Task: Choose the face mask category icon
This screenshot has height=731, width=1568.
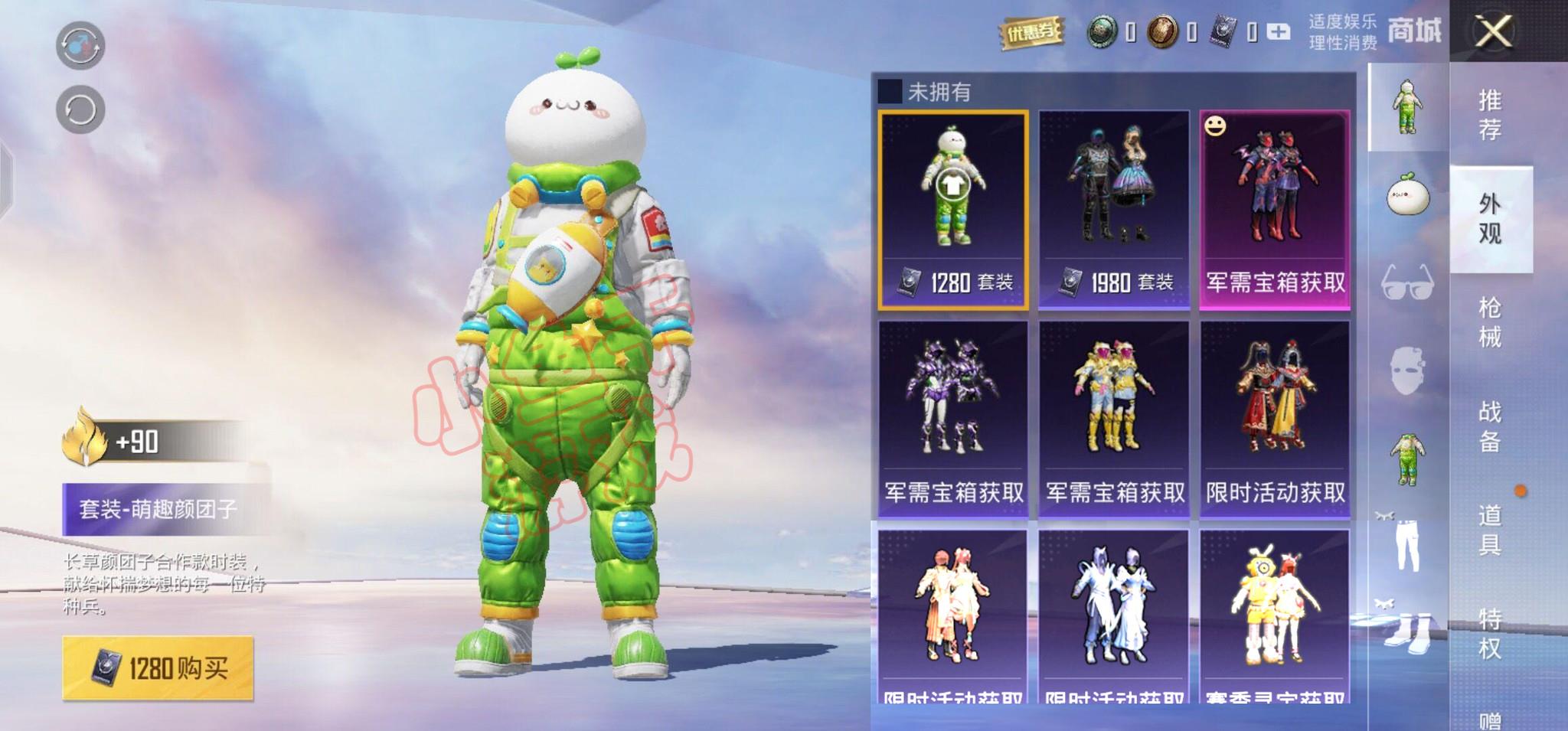Action: point(1407,370)
